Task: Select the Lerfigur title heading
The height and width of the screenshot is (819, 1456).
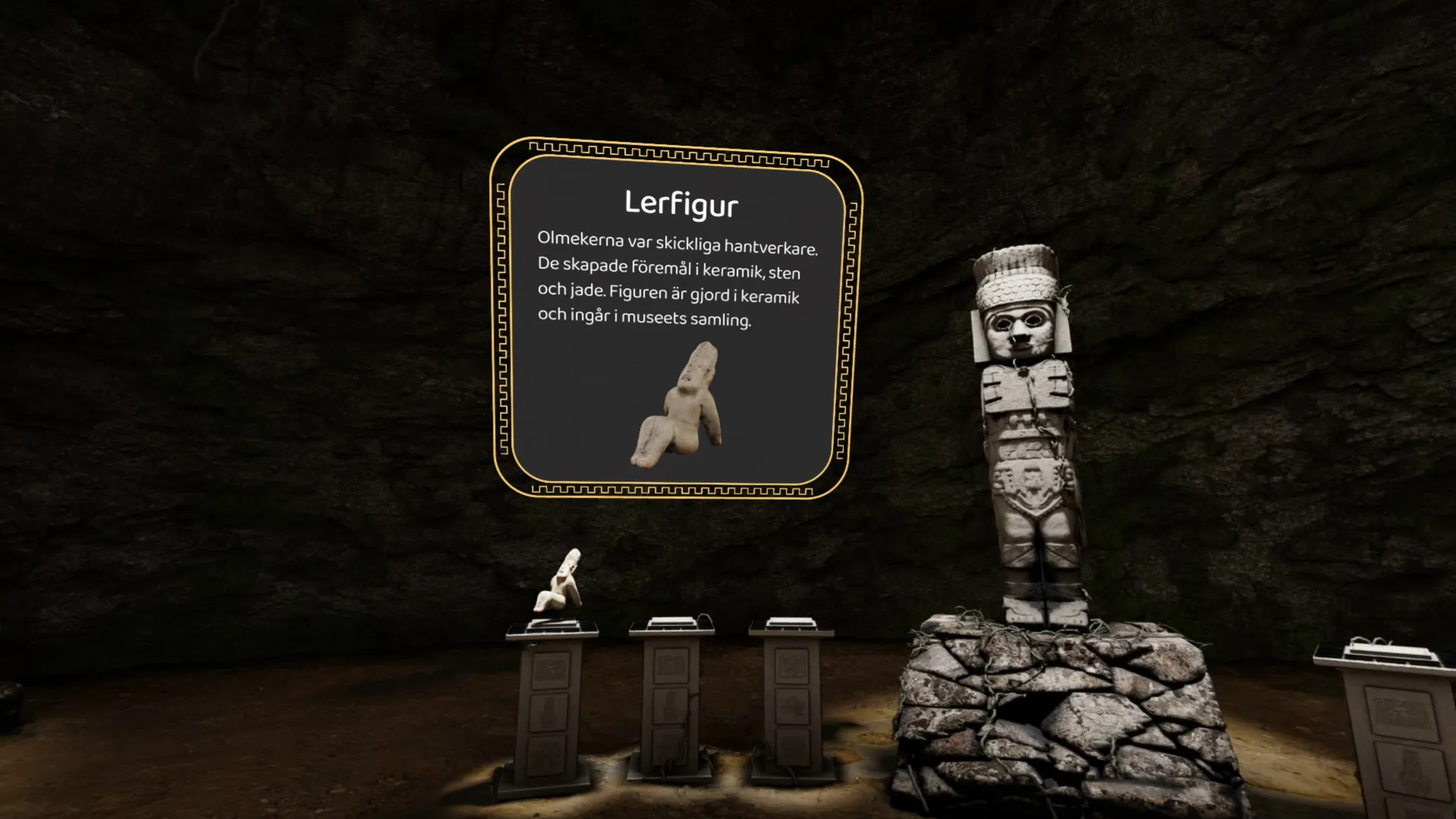Action: coord(683,203)
